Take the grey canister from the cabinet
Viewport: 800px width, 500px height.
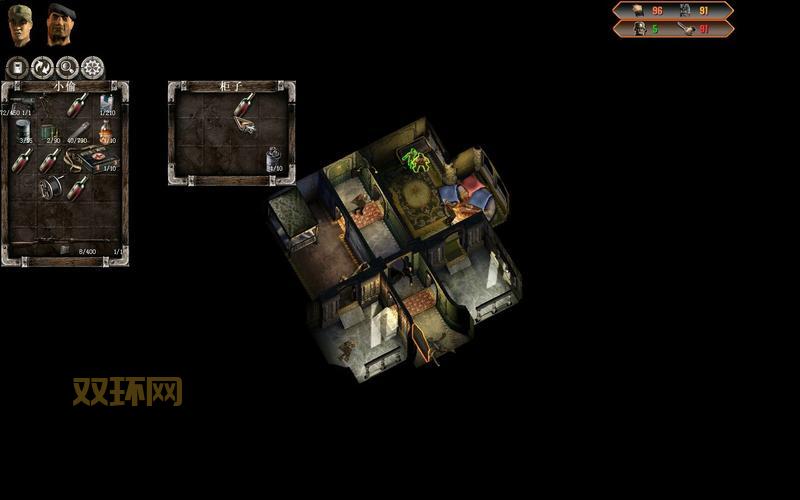[x=274, y=158]
